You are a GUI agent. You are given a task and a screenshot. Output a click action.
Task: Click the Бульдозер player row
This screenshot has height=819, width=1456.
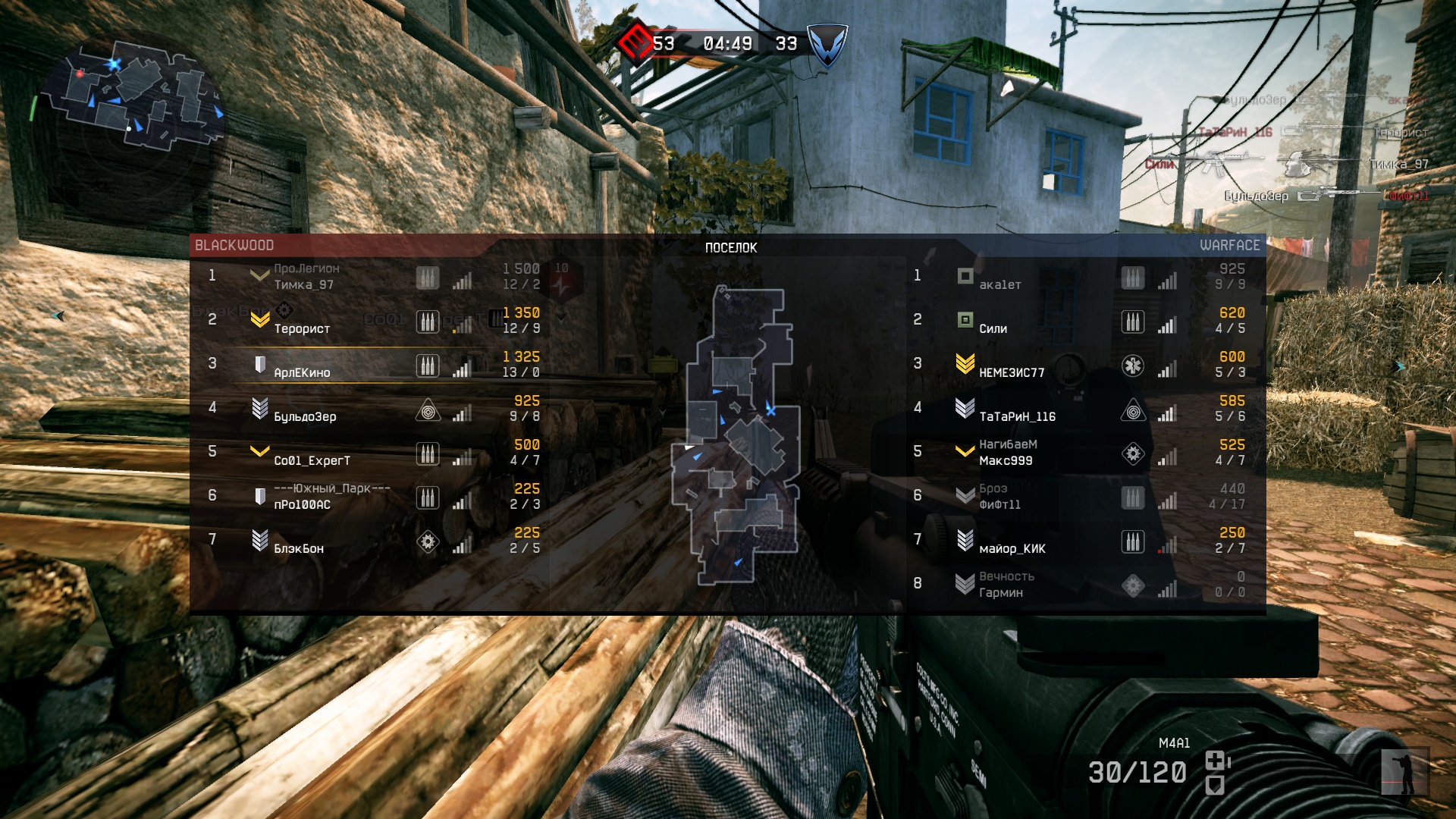(x=305, y=417)
